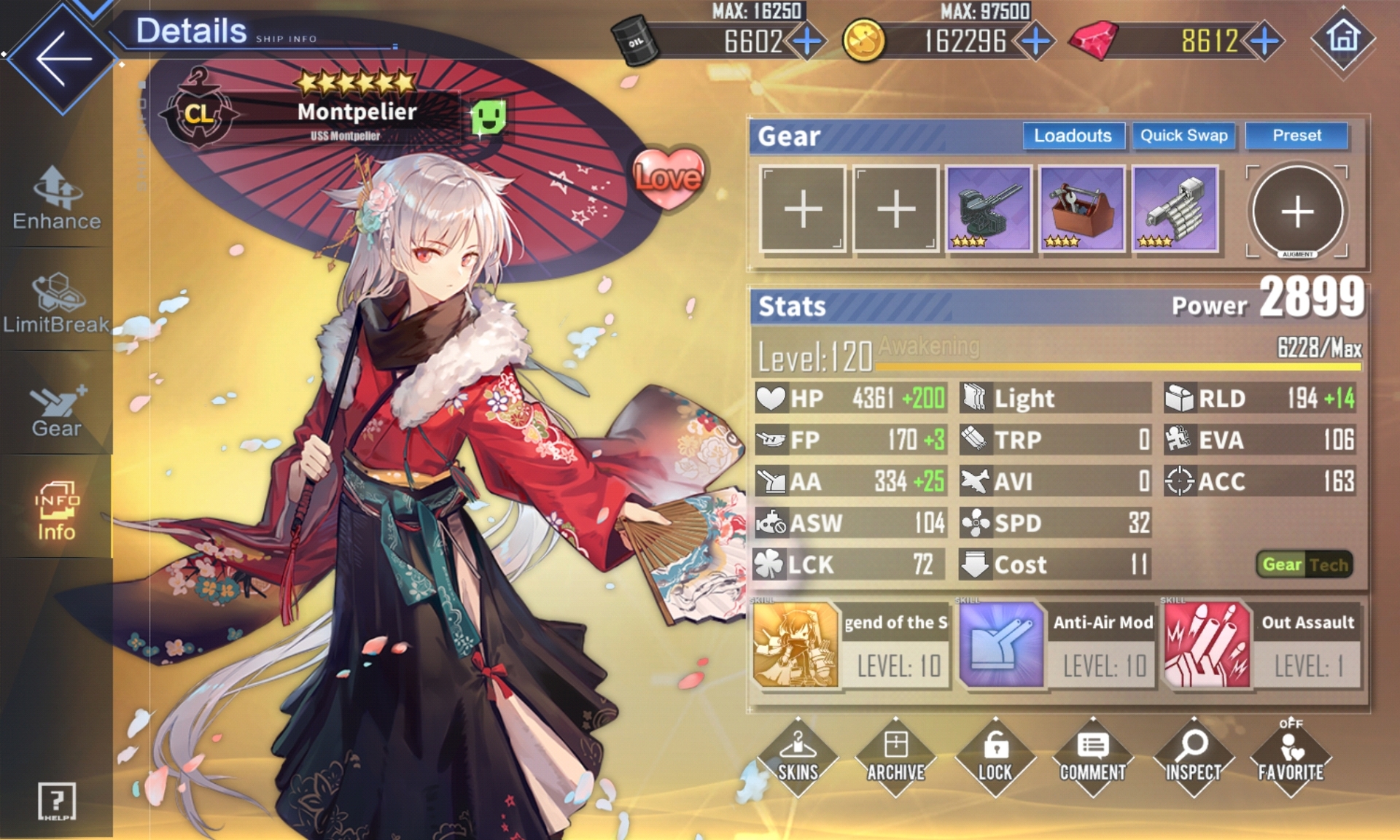
Task: Open the Gear tab in sidebar
Action: click(56, 410)
